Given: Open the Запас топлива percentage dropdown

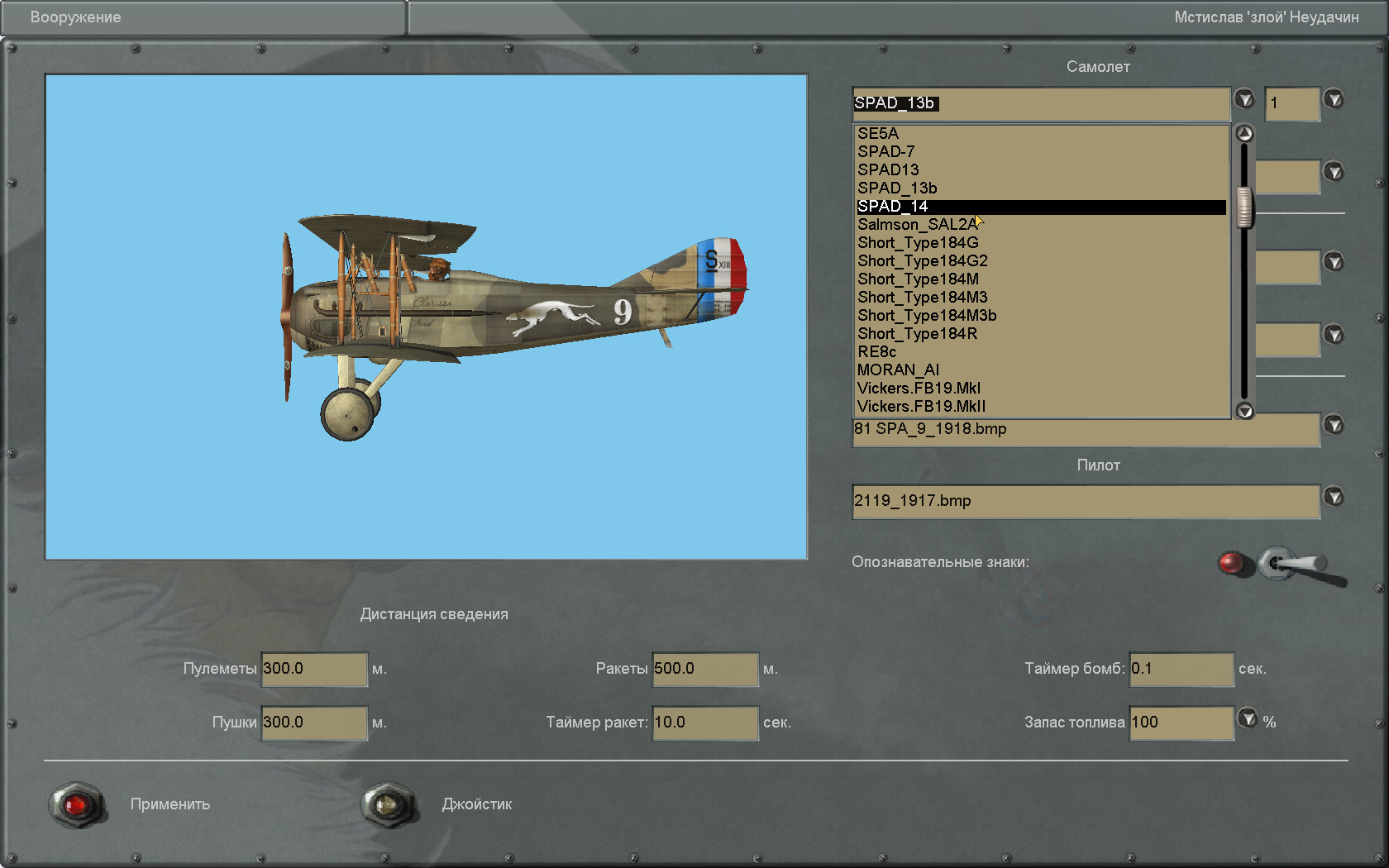Looking at the screenshot, I should point(1248,718).
